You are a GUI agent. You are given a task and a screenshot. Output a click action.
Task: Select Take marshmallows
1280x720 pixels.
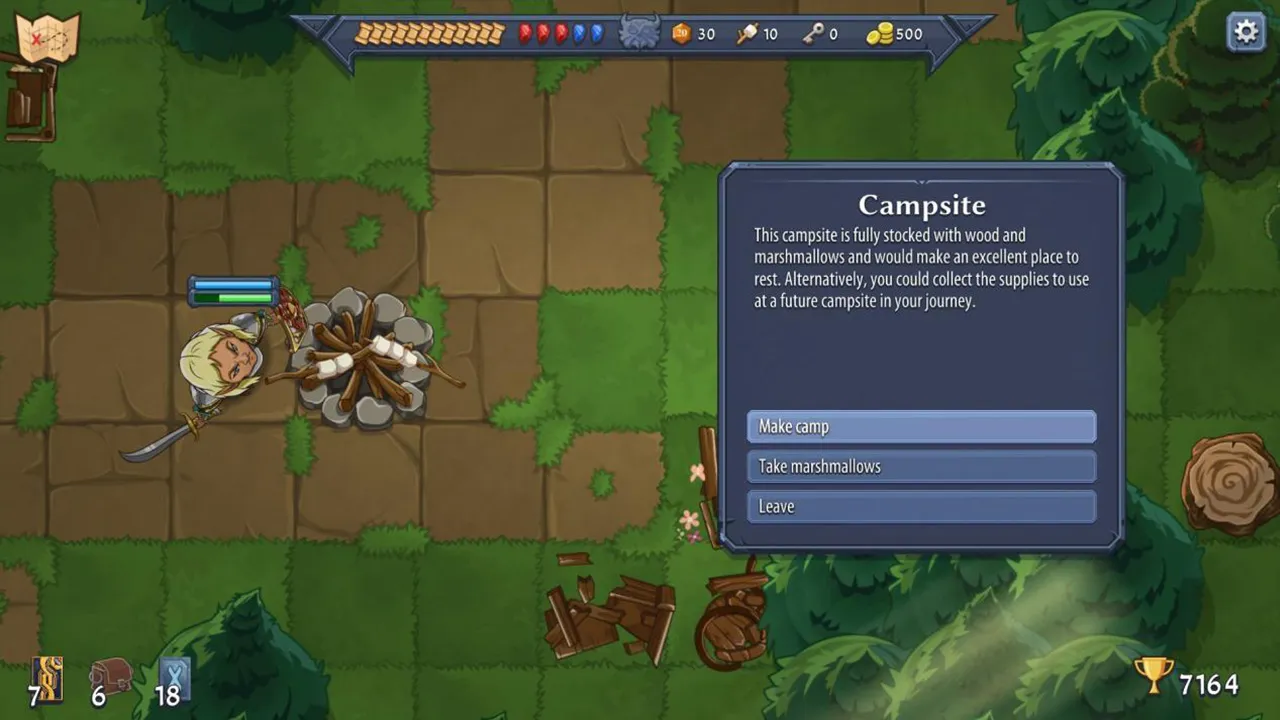coord(921,466)
